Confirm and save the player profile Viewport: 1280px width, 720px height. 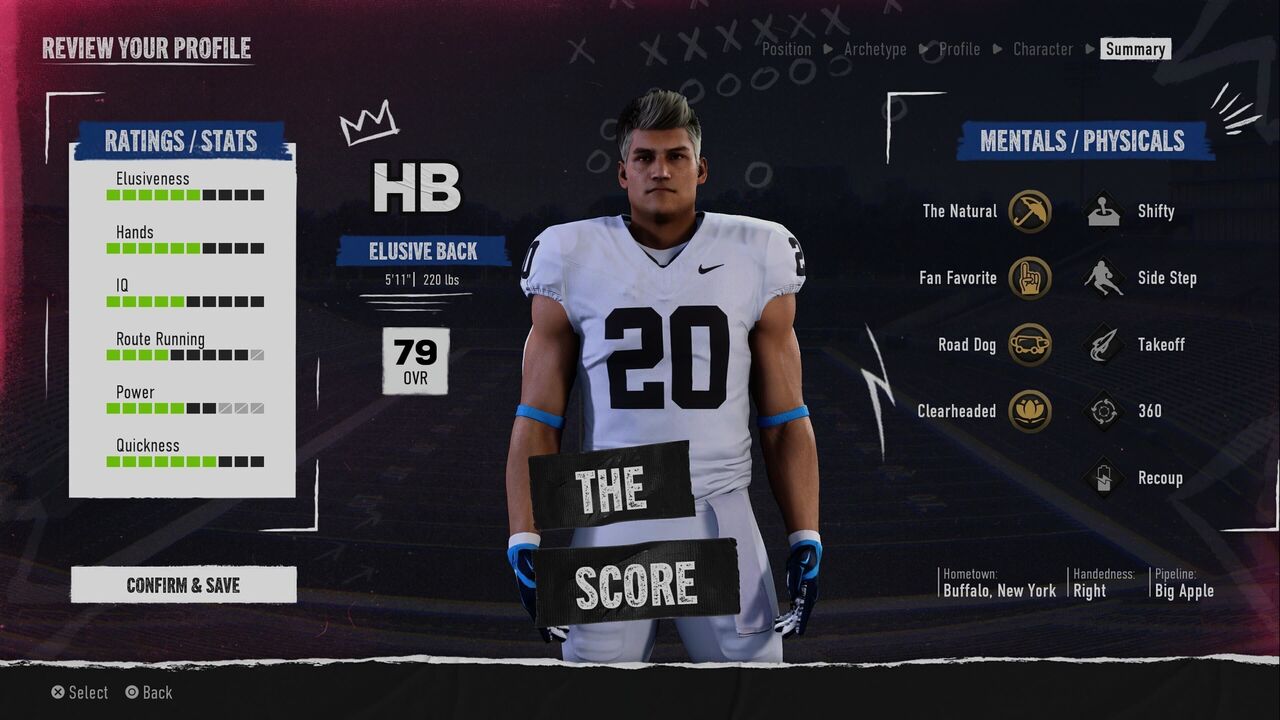coord(183,585)
